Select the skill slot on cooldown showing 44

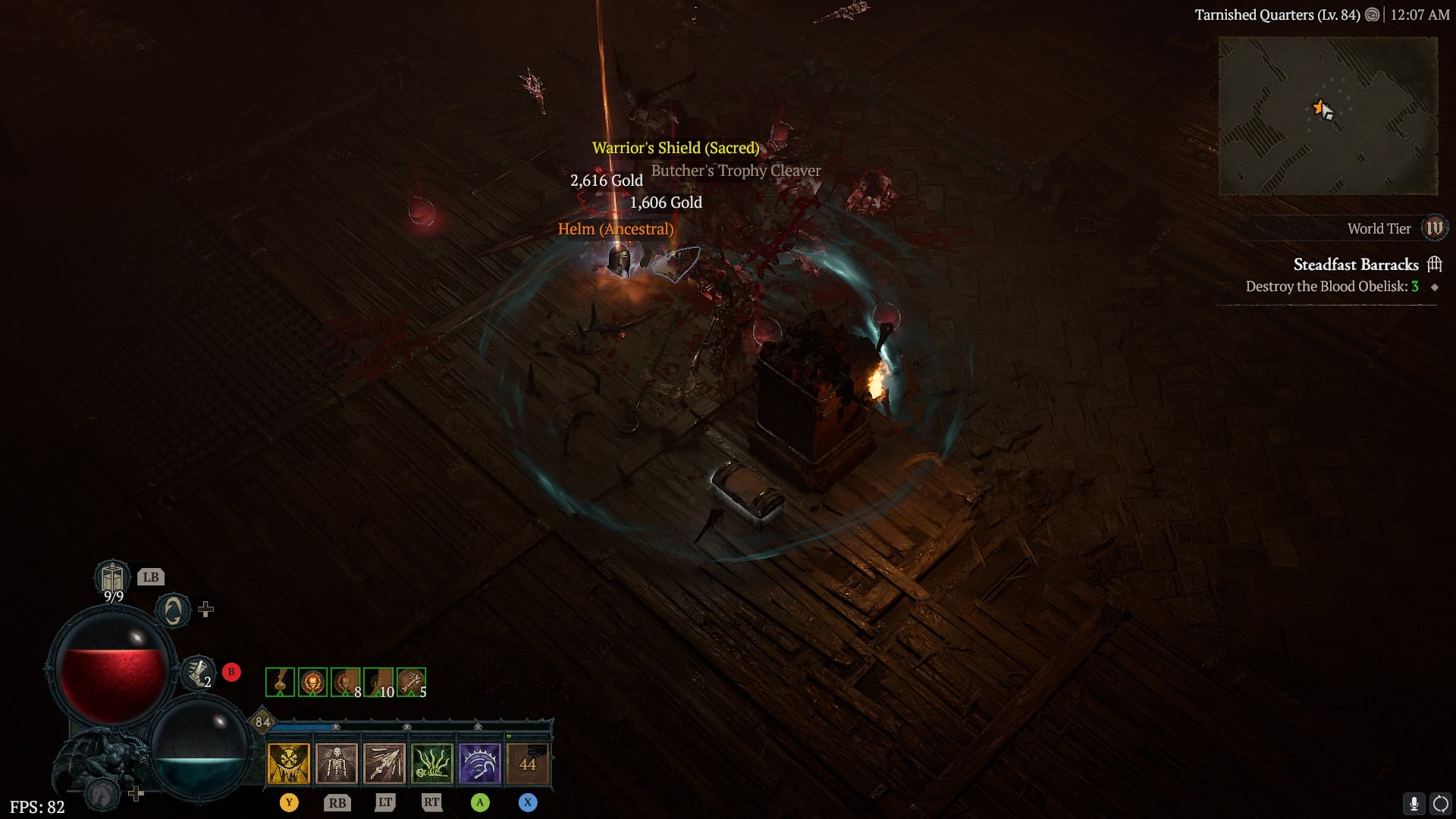[x=528, y=763]
